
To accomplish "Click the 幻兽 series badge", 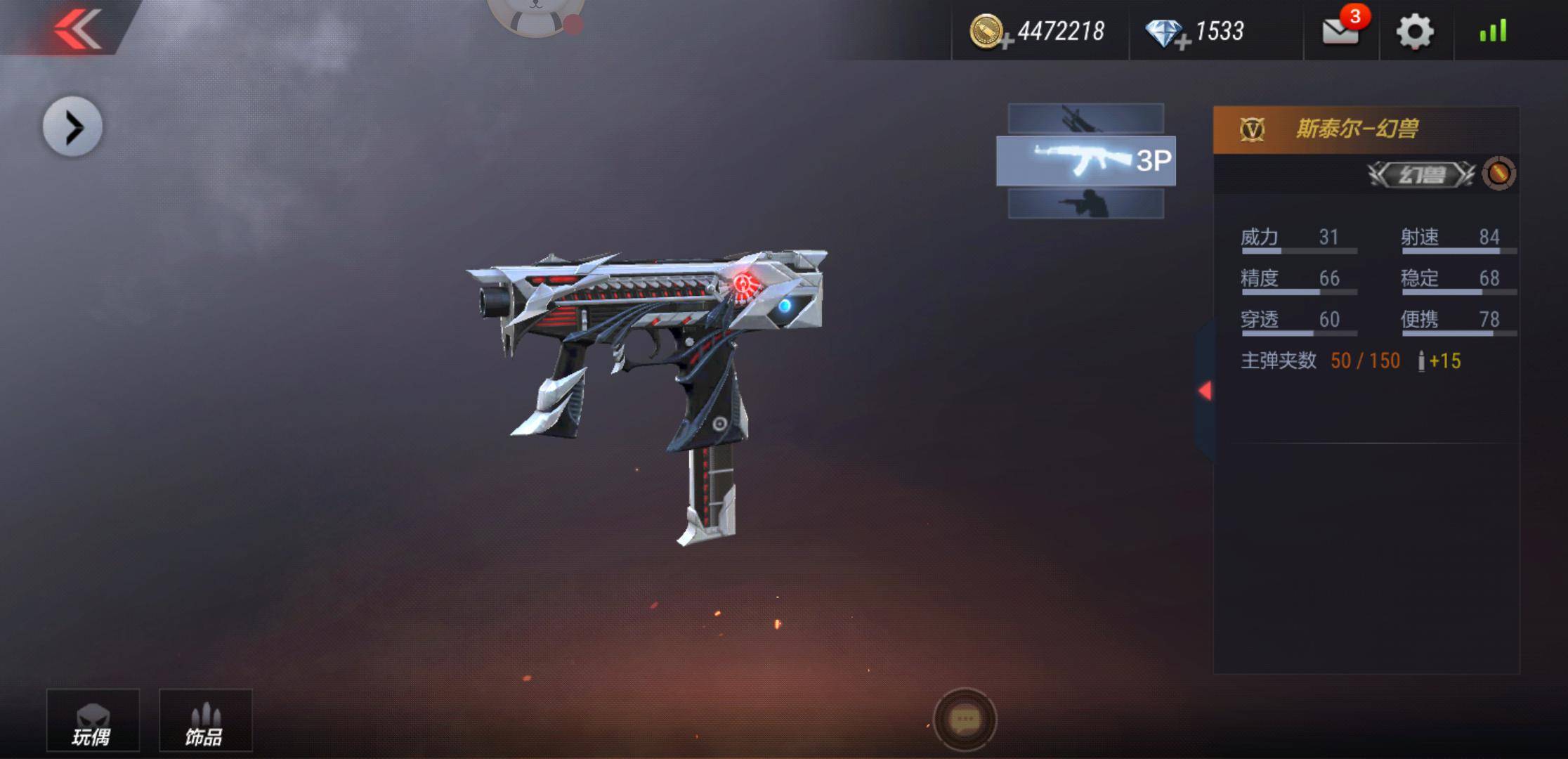I will point(1421,174).
